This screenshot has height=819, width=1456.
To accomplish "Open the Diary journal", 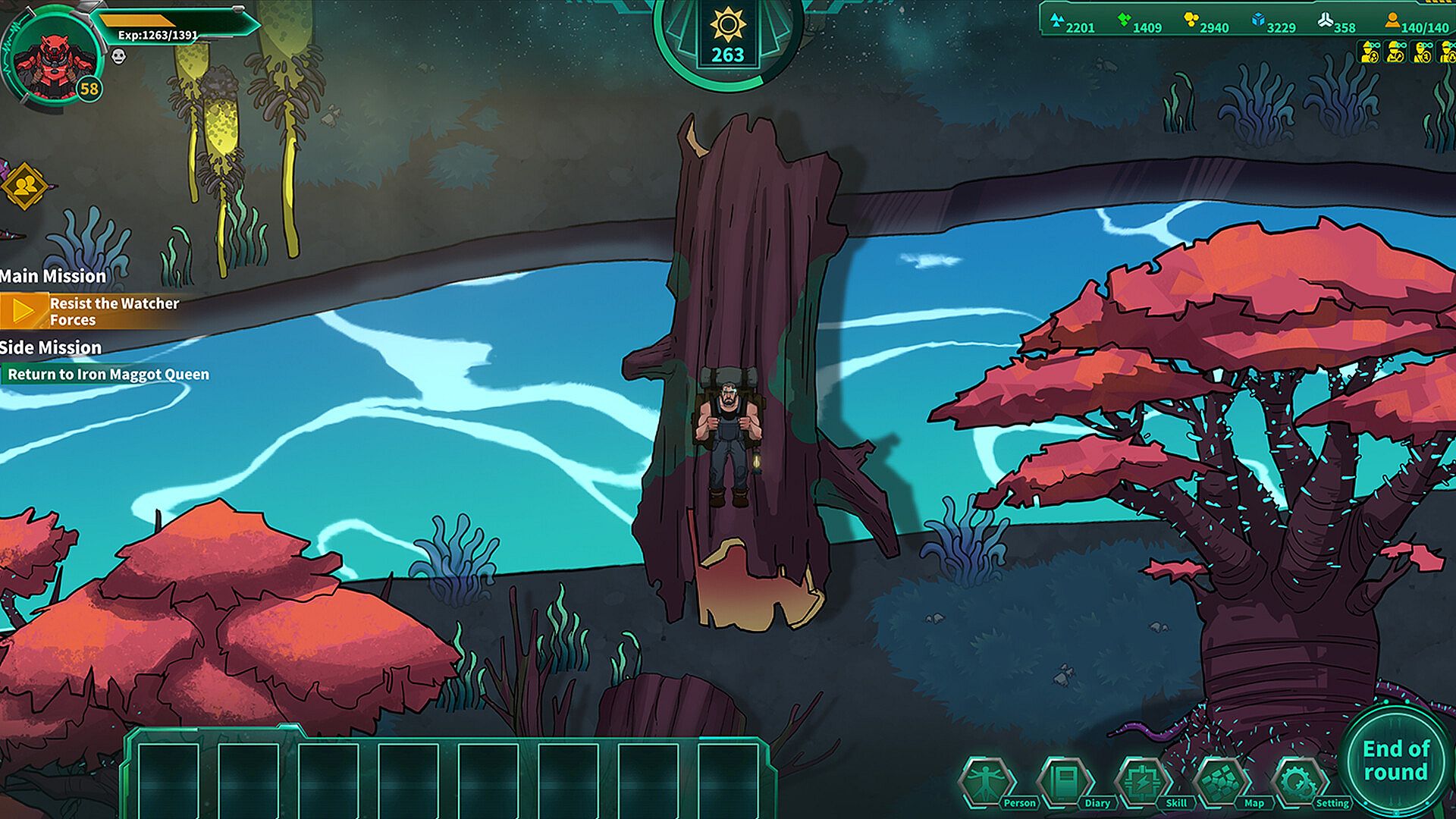I will point(1065,781).
